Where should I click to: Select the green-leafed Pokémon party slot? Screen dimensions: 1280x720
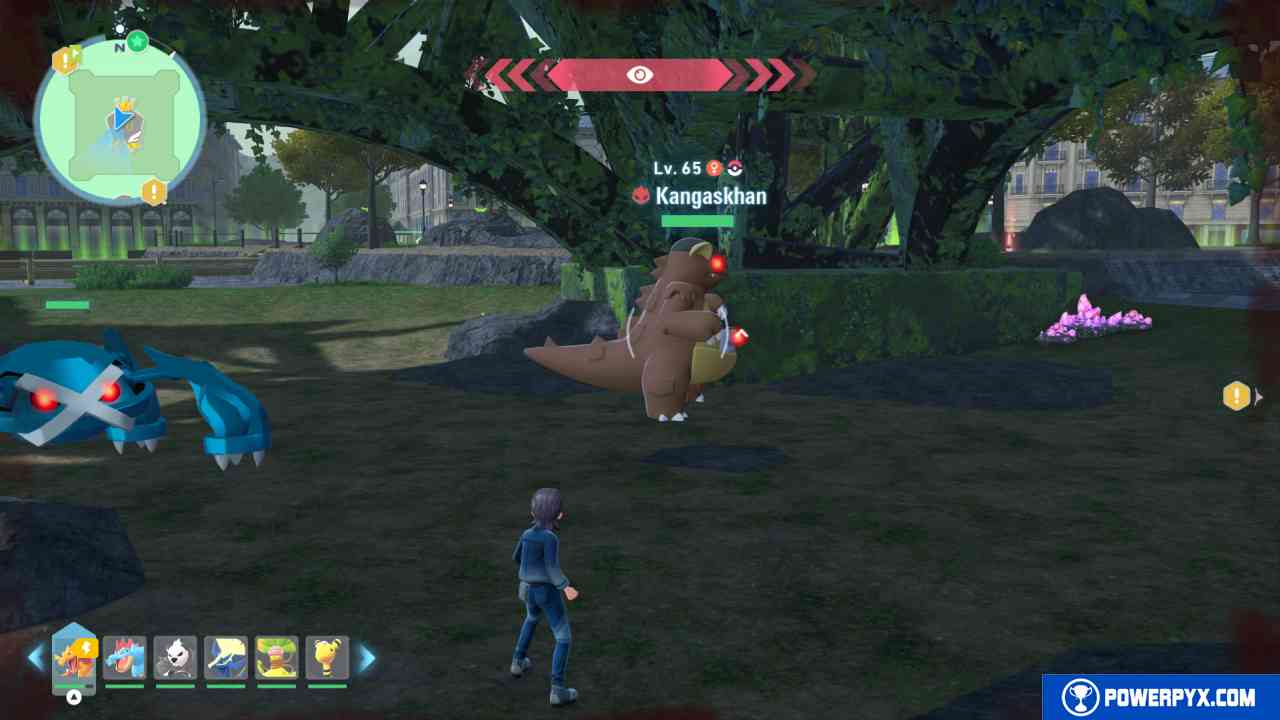(x=276, y=657)
